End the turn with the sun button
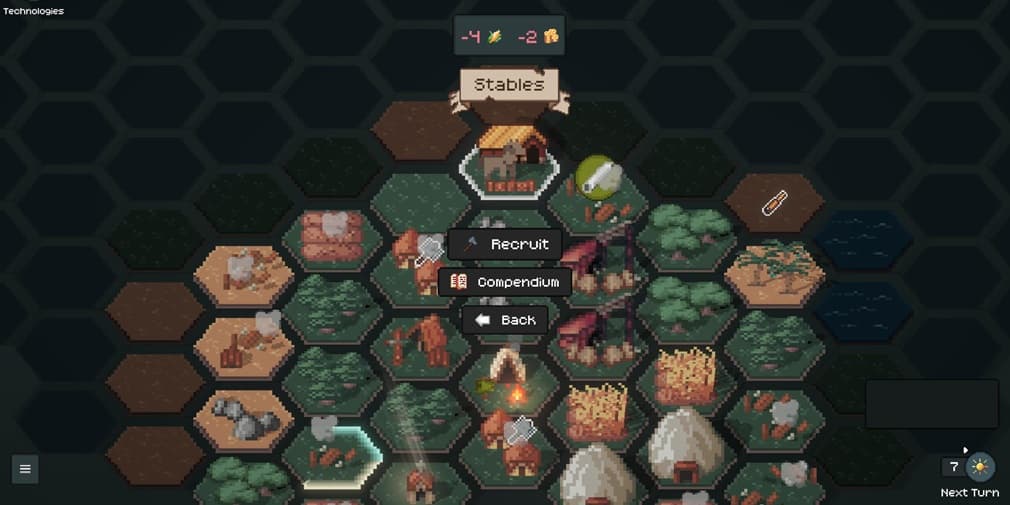Viewport: 1010px width, 505px height. pyautogui.click(x=980, y=467)
